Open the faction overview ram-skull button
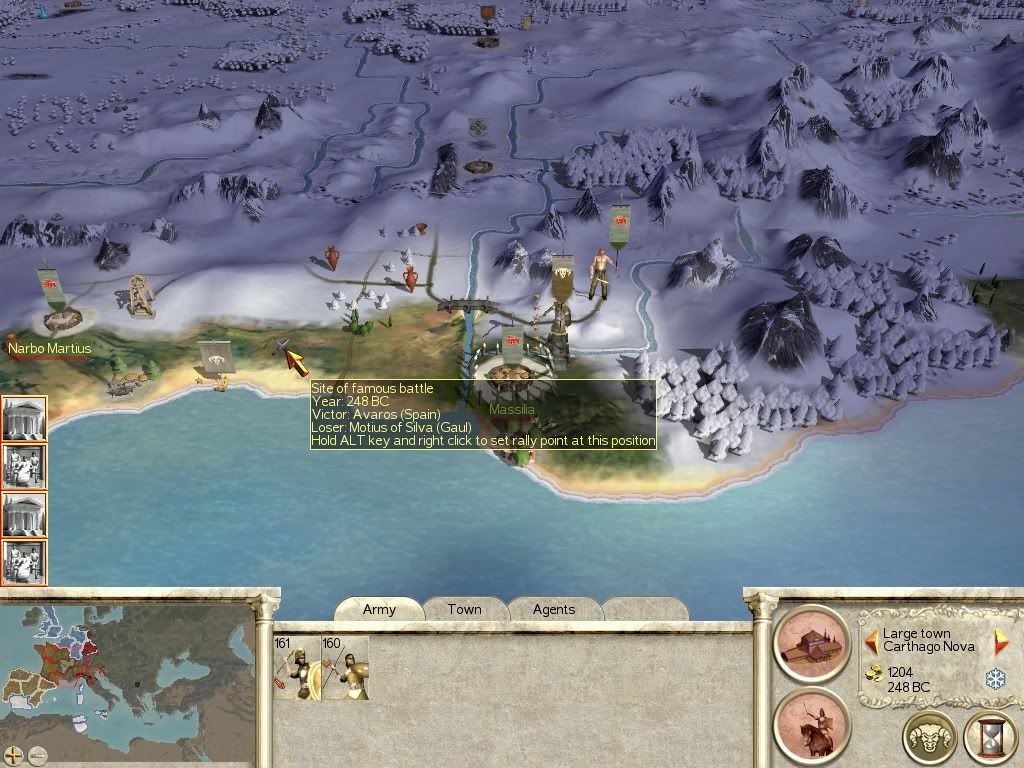Viewport: 1024px width, 768px height. point(929,739)
